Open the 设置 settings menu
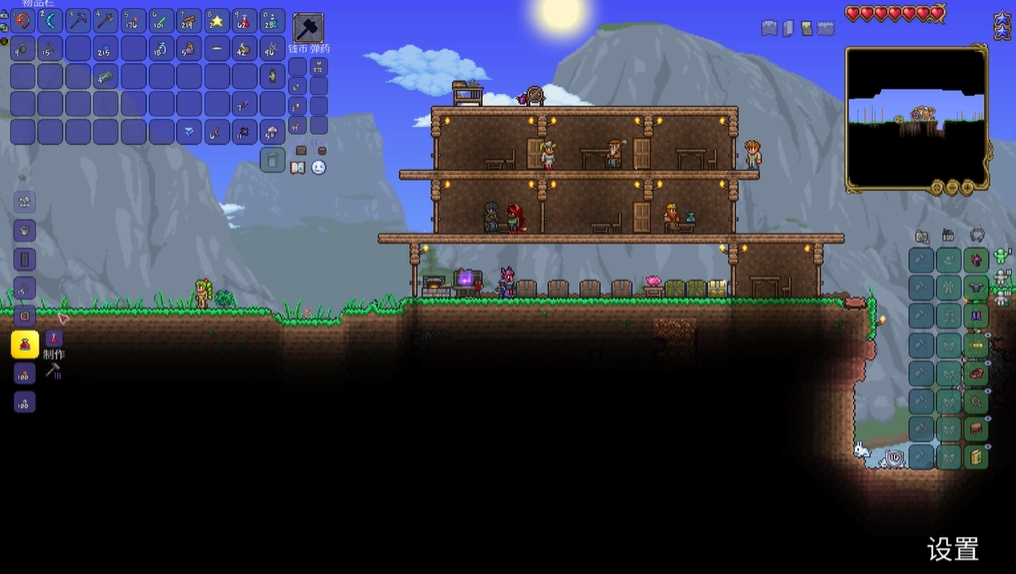This screenshot has height=574, width=1016. (x=952, y=549)
